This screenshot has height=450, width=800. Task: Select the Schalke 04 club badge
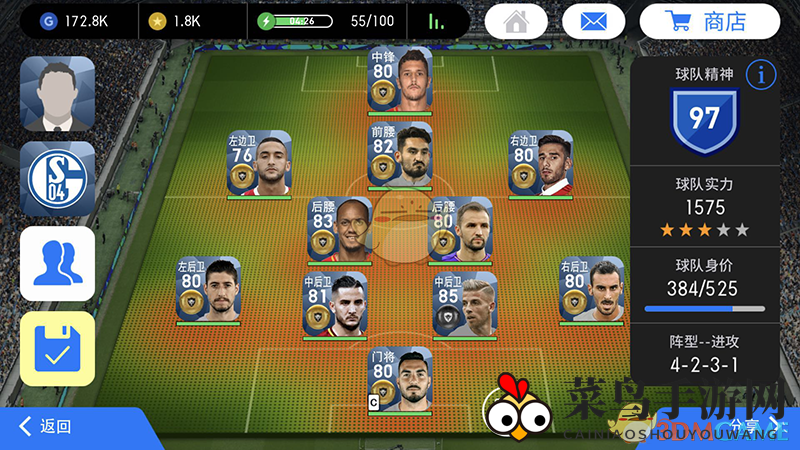pos(57,179)
